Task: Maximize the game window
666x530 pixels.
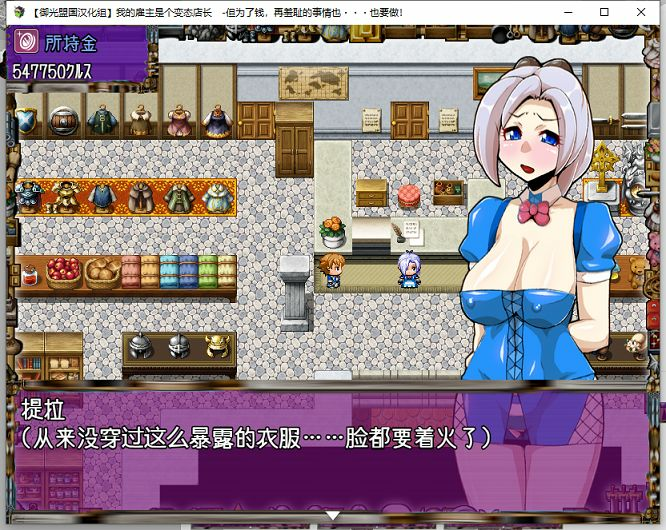Action: [x=604, y=13]
